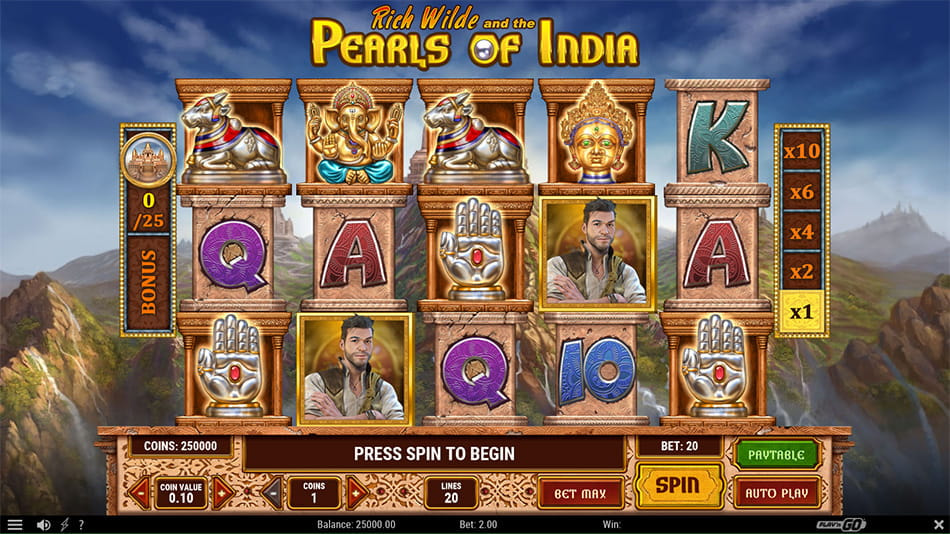Toggle the lightning bolt fast play

pos(64,524)
